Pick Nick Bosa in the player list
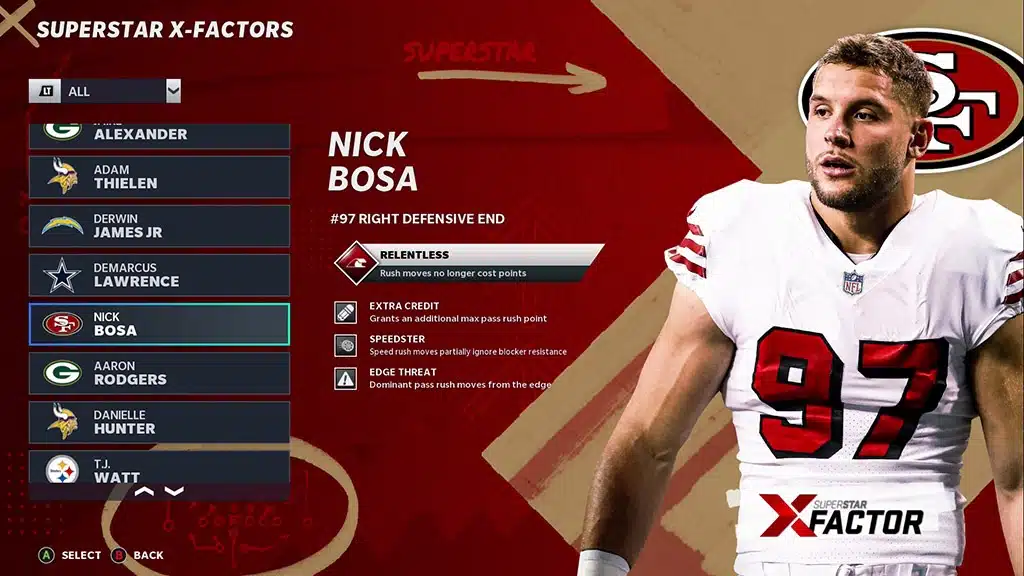This screenshot has width=1024, height=576. pos(159,324)
